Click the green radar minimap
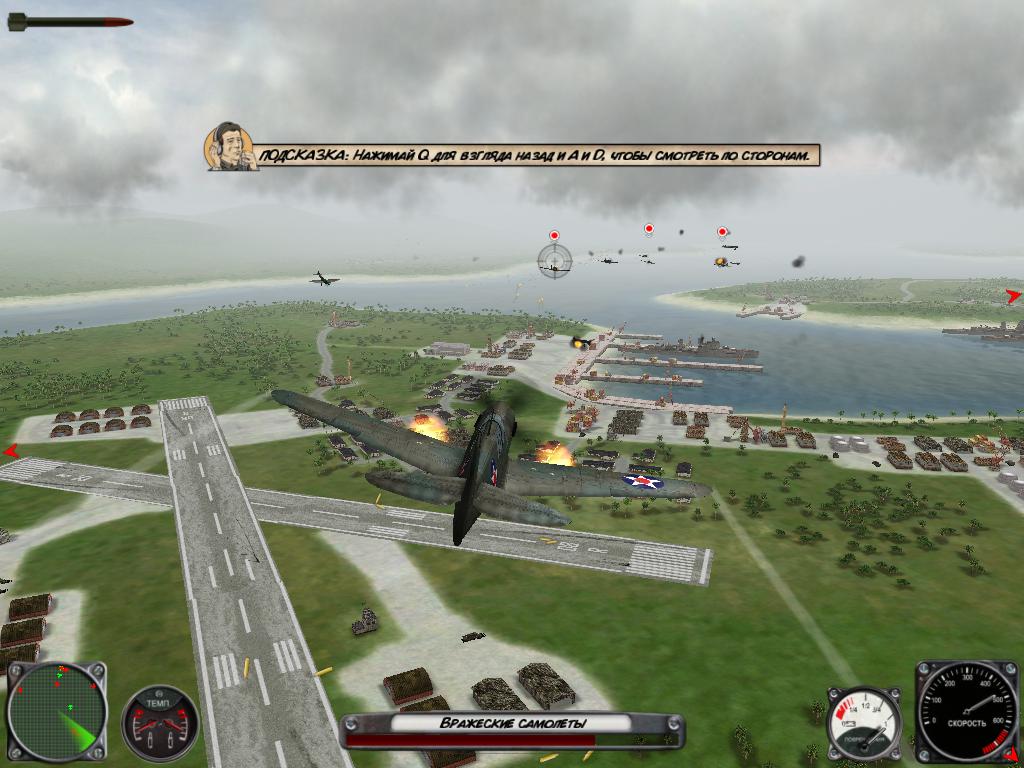This screenshot has width=1024, height=768. (x=56, y=712)
